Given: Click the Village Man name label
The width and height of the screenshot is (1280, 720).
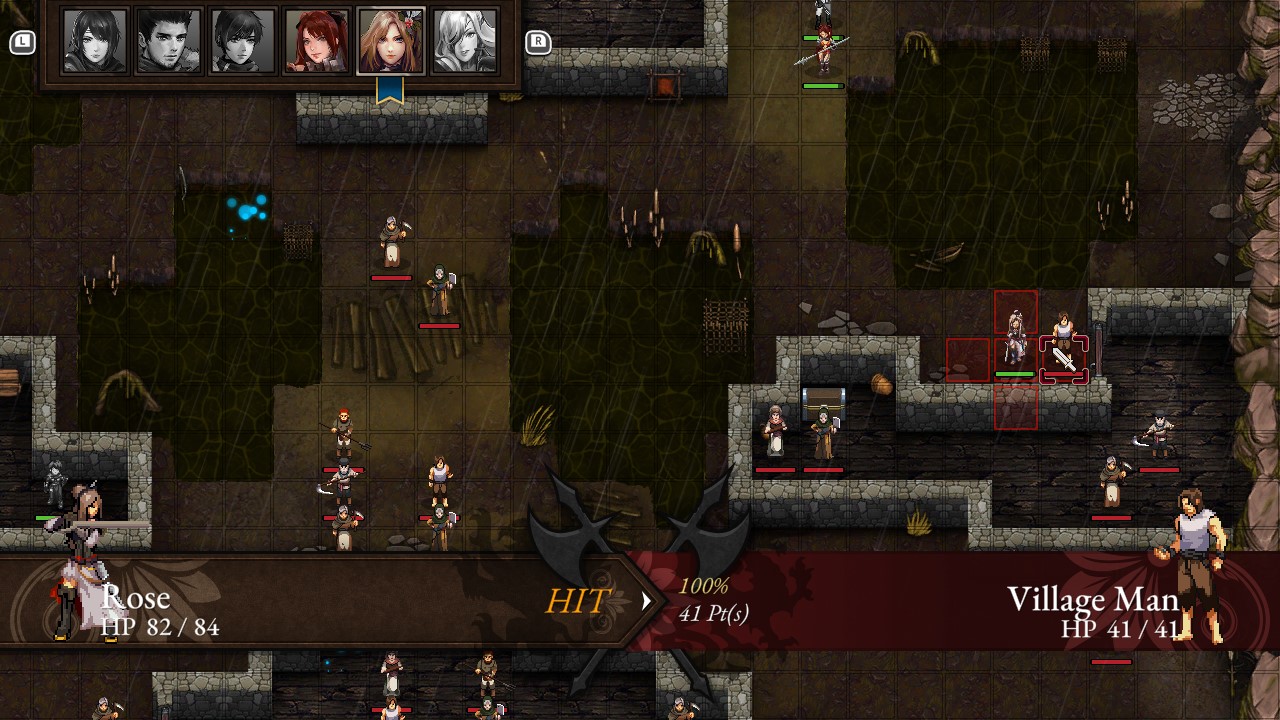Looking at the screenshot, I should click(x=1093, y=598).
